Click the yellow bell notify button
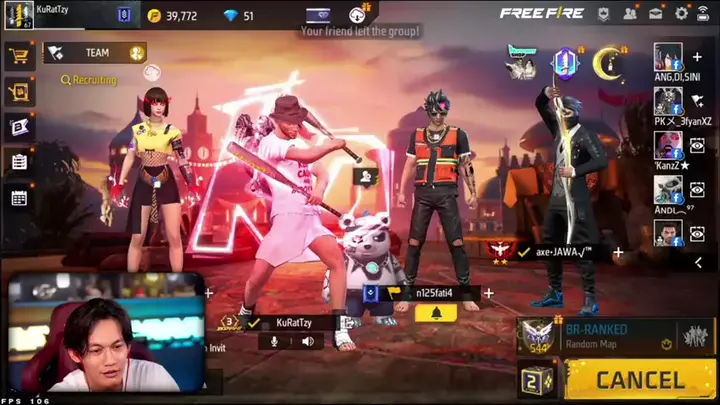Screen dimensions: 720x405 tap(436, 313)
